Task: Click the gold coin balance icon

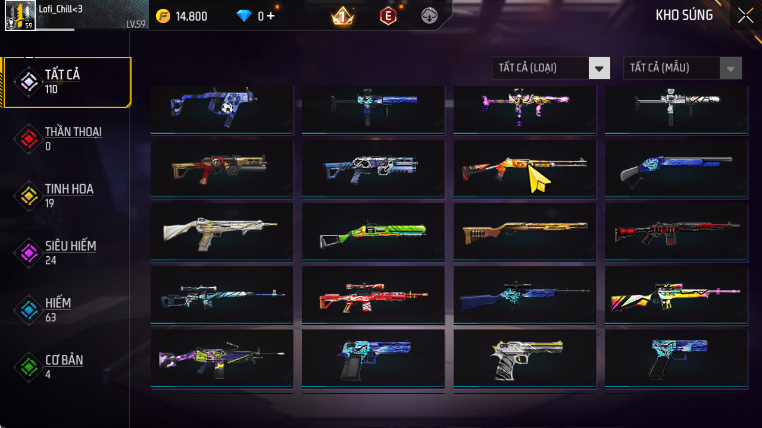Action: [x=163, y=16]
